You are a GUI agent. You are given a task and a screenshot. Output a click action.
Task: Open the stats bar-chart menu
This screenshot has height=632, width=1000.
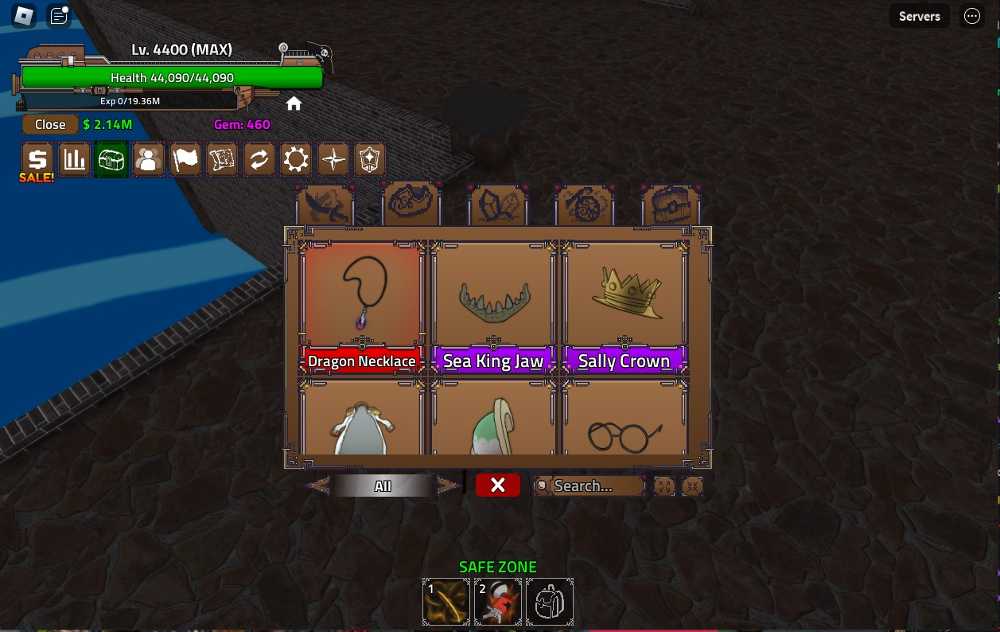pos(75,160)
